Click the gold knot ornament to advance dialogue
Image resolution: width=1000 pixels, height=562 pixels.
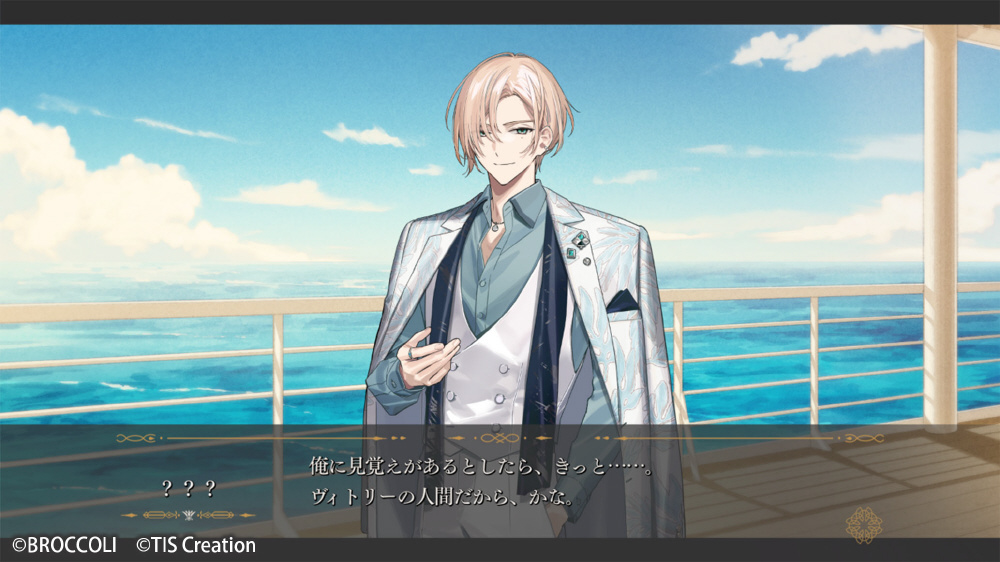(862, 523)
